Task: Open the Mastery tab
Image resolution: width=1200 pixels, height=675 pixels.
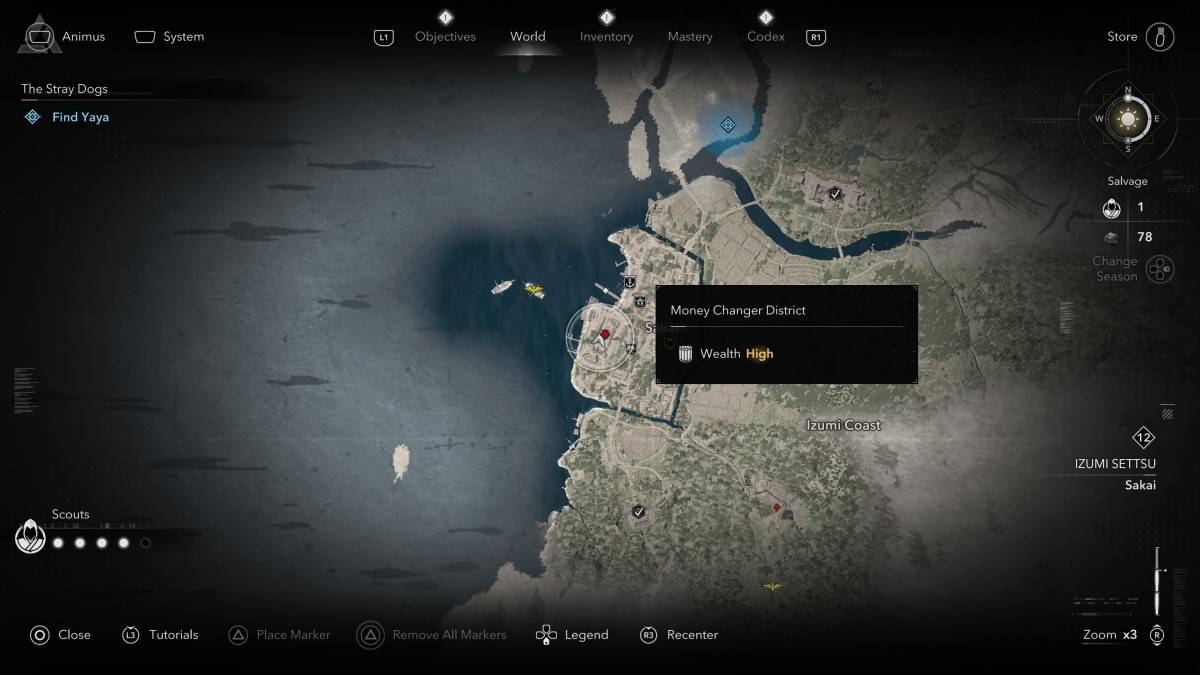Action: pos(690,37)
